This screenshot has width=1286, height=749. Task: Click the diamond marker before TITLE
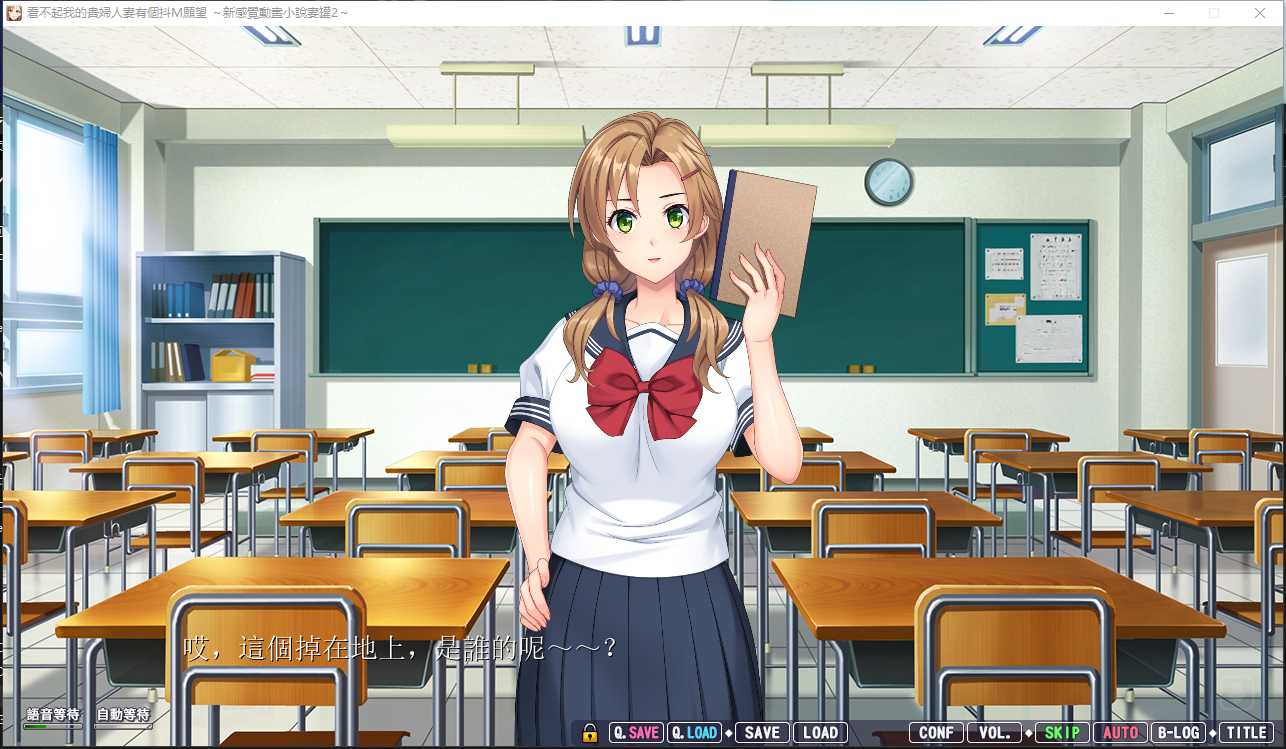[x=1213, y=732]
